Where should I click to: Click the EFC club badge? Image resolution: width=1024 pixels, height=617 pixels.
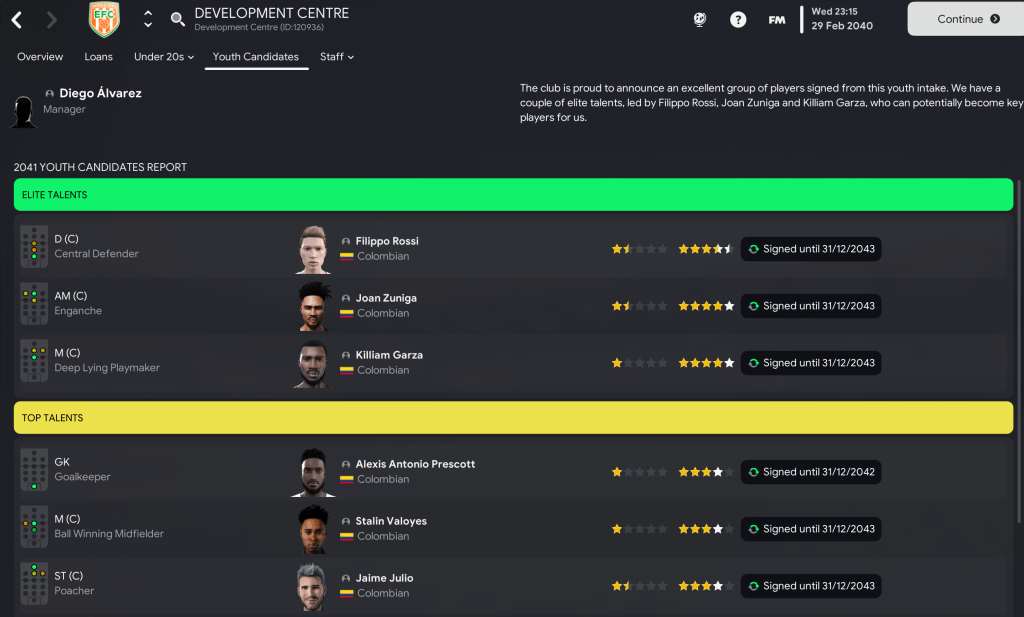tap(104, 19)
